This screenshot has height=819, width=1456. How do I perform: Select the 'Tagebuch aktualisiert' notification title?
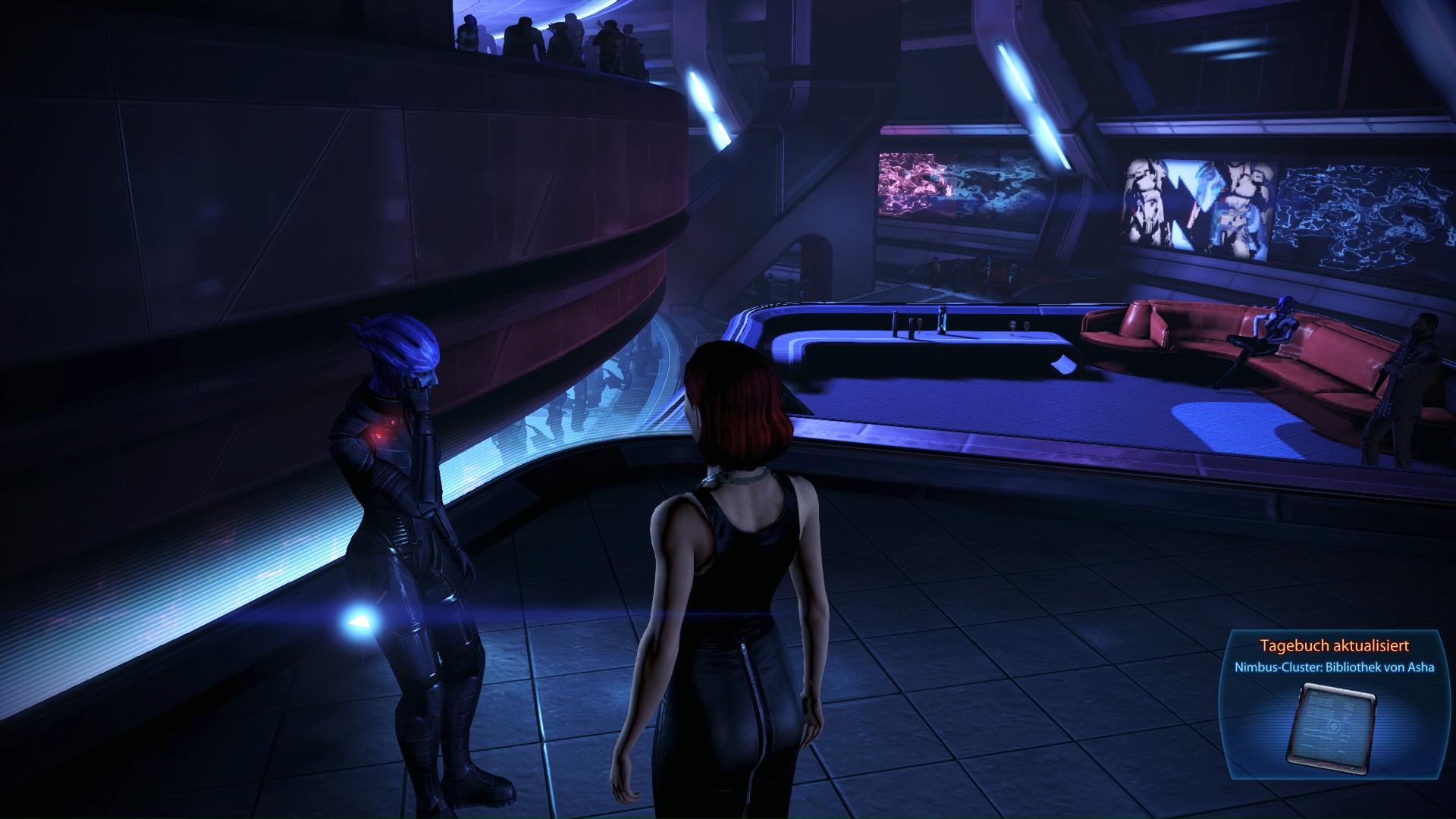1334,646
